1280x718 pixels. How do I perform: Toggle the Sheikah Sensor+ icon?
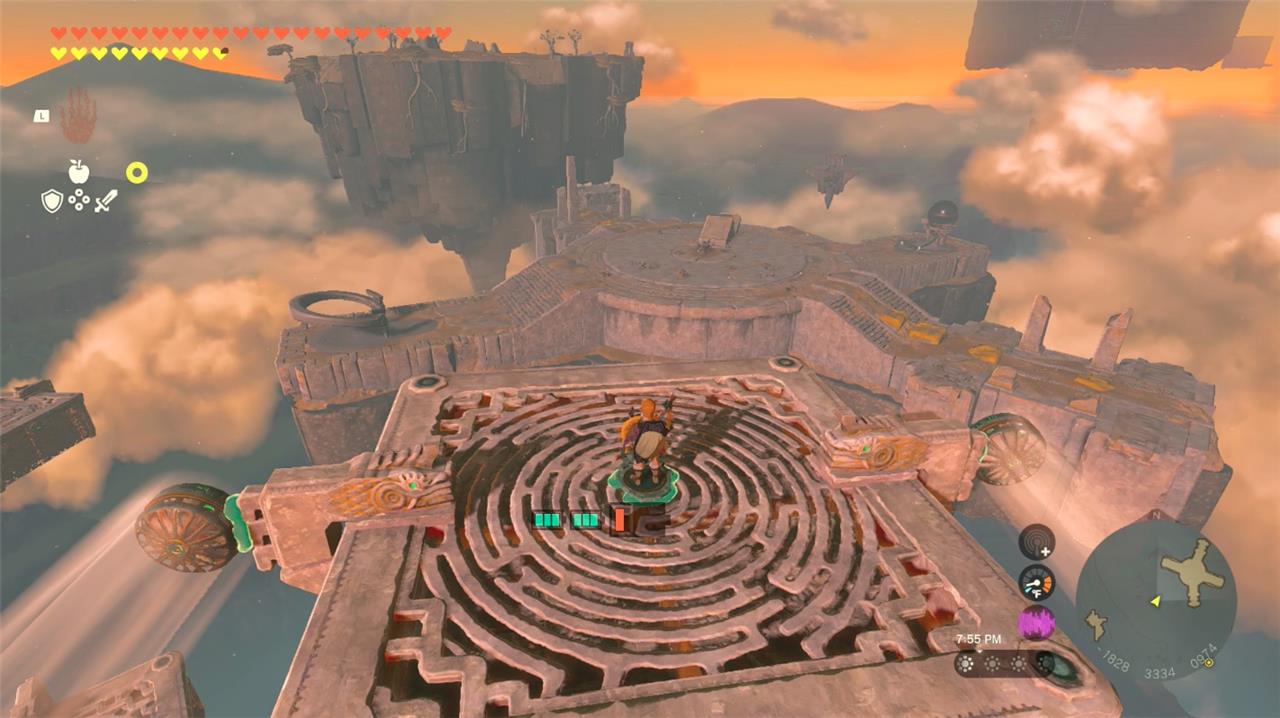click(1036, 543)
